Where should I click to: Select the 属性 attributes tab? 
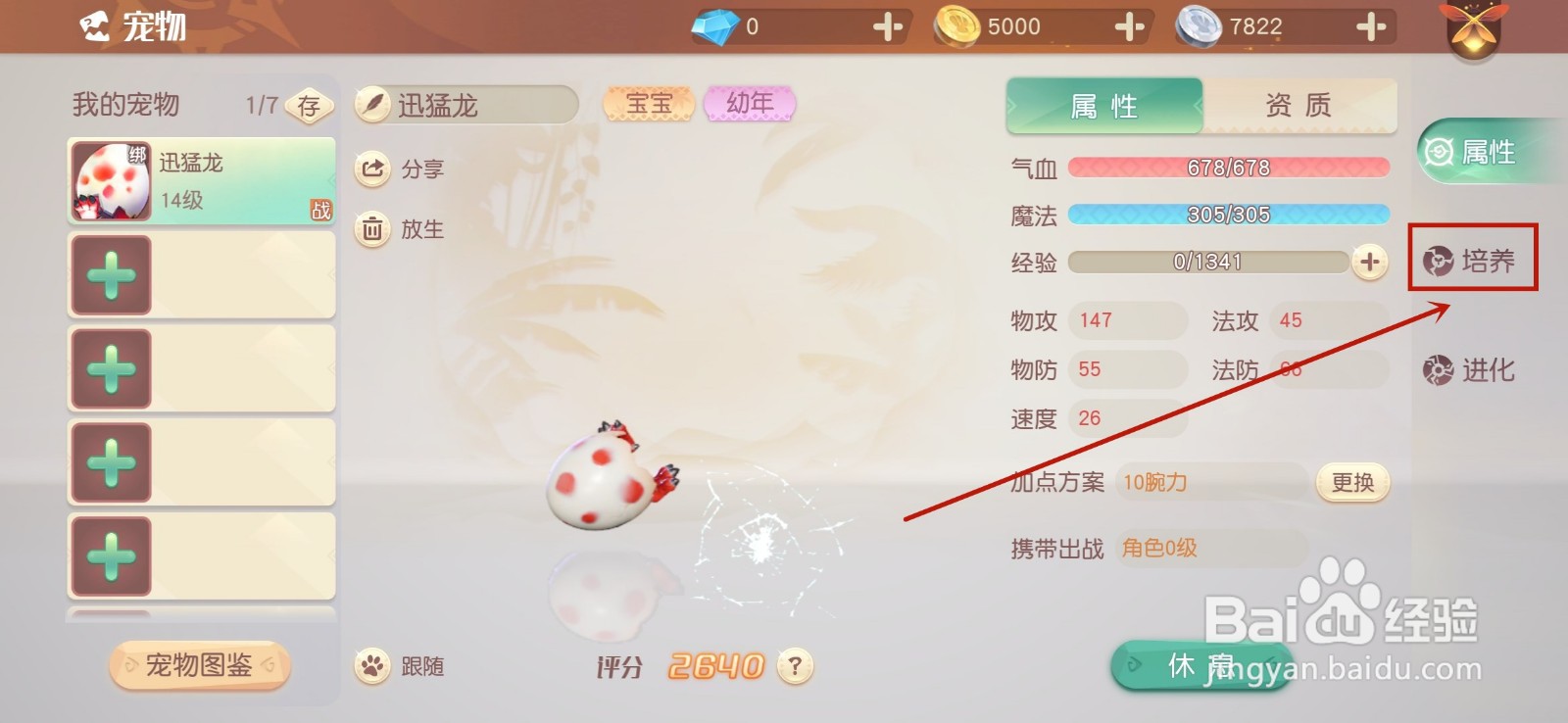tap(1103, 105)
